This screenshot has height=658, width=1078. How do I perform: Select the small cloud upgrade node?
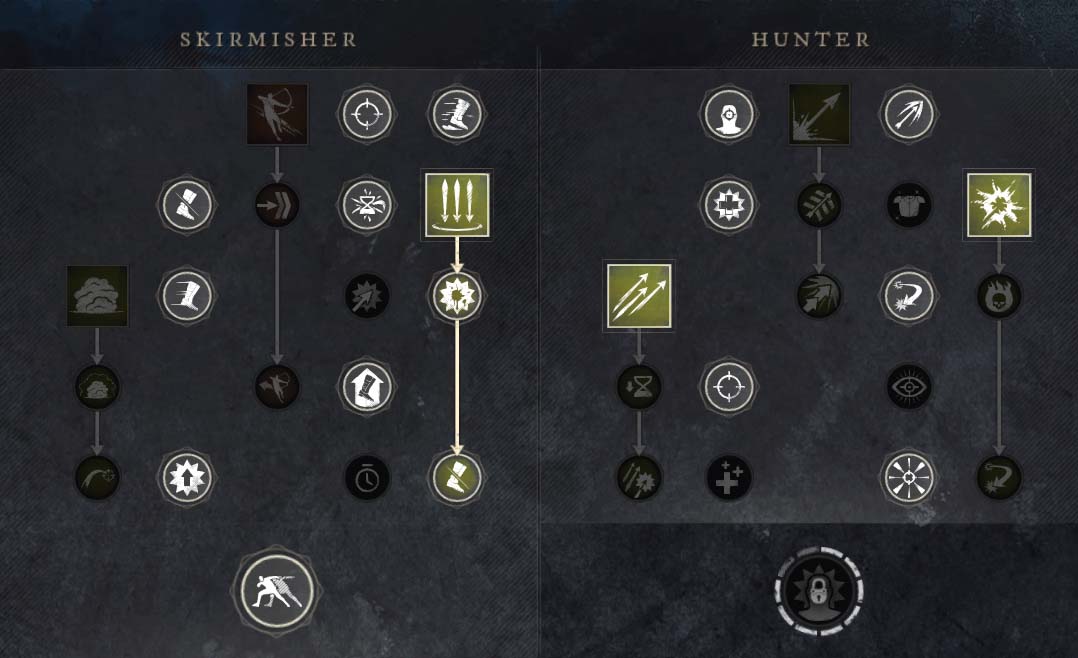97,386
